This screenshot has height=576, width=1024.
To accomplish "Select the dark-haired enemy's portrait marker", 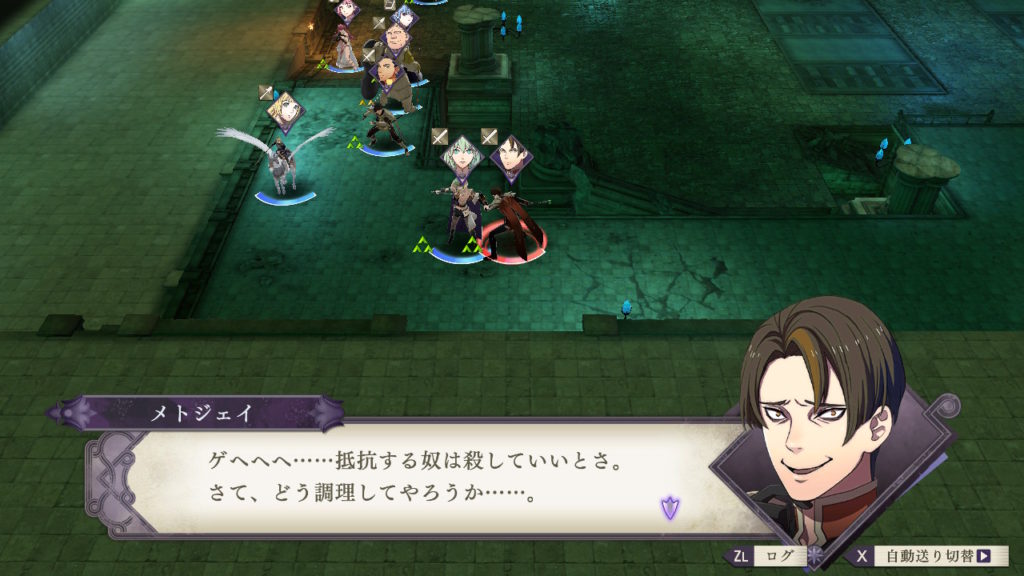I will click(512, 156).
